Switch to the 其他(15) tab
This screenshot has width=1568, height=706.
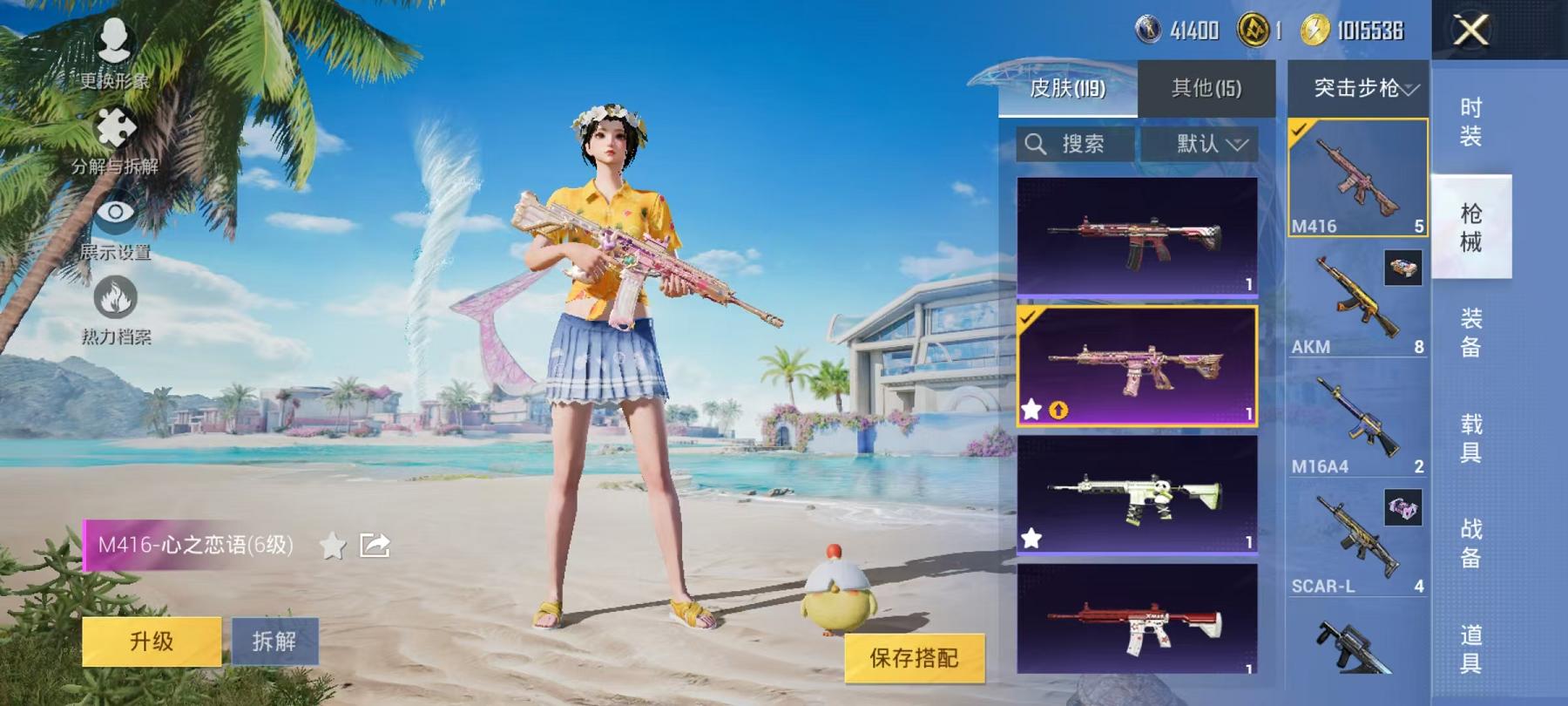pos(1203,87)
